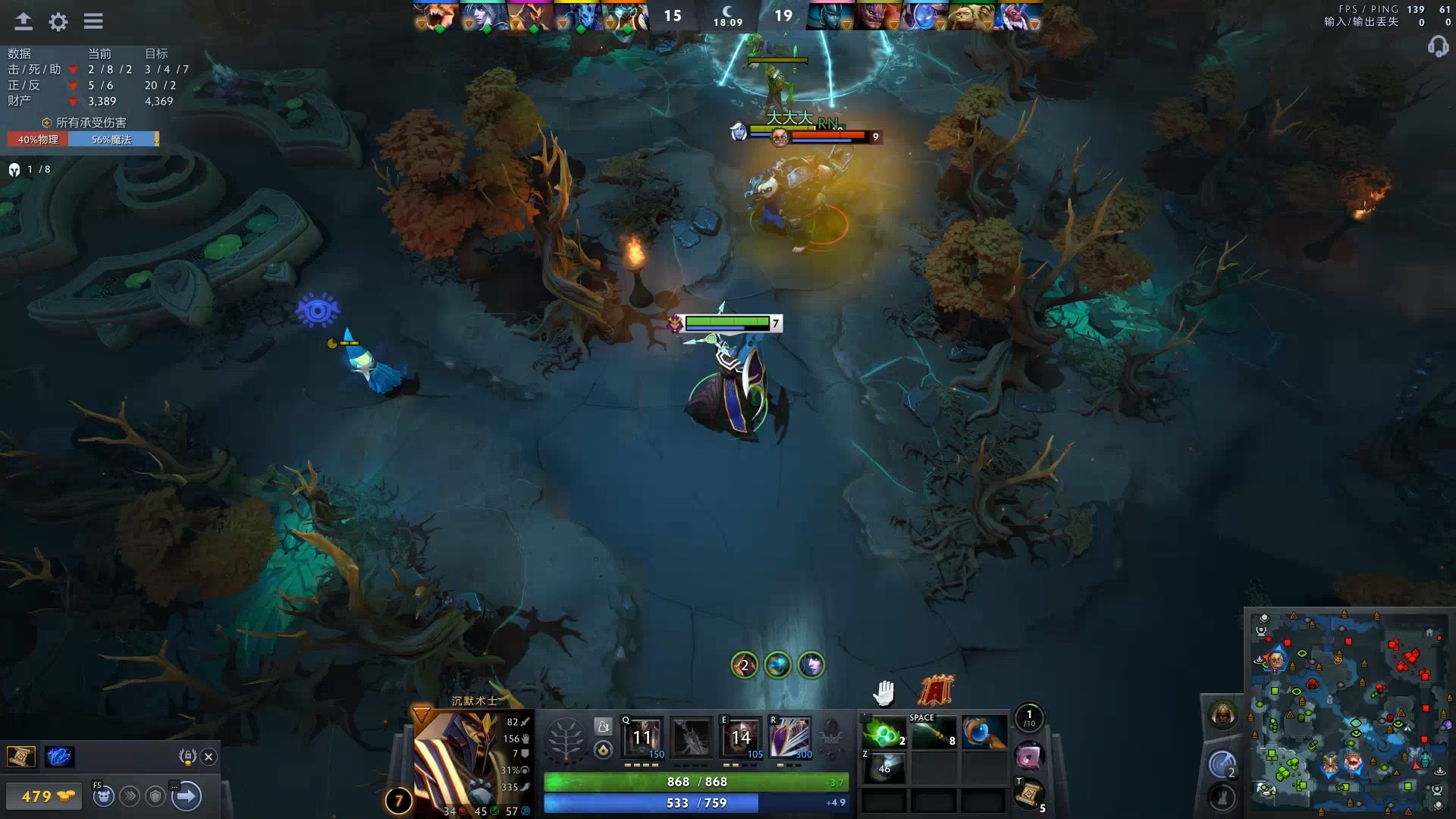Expand the damage breakdown panel via yellow arrow

155,140
